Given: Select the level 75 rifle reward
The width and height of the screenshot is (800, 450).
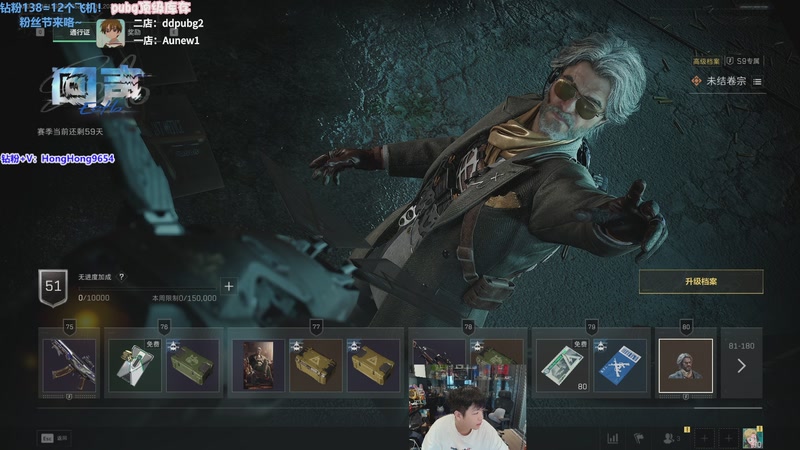Looking at the screenshot, I should [69, 365].
